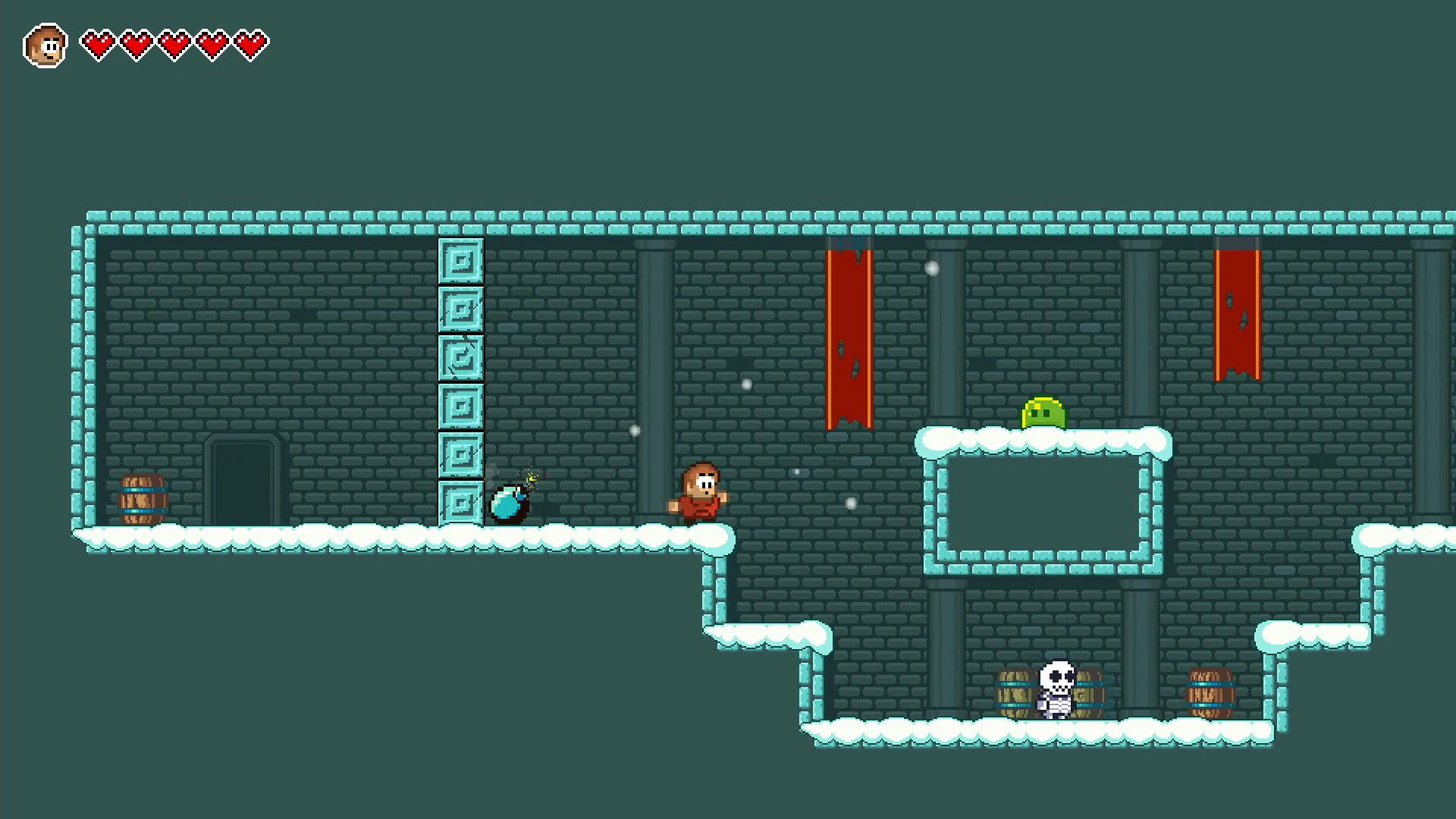Select the green slime enemy on the ledge
Viewport: 1456px width, 819px height.
click(1044, 413)
